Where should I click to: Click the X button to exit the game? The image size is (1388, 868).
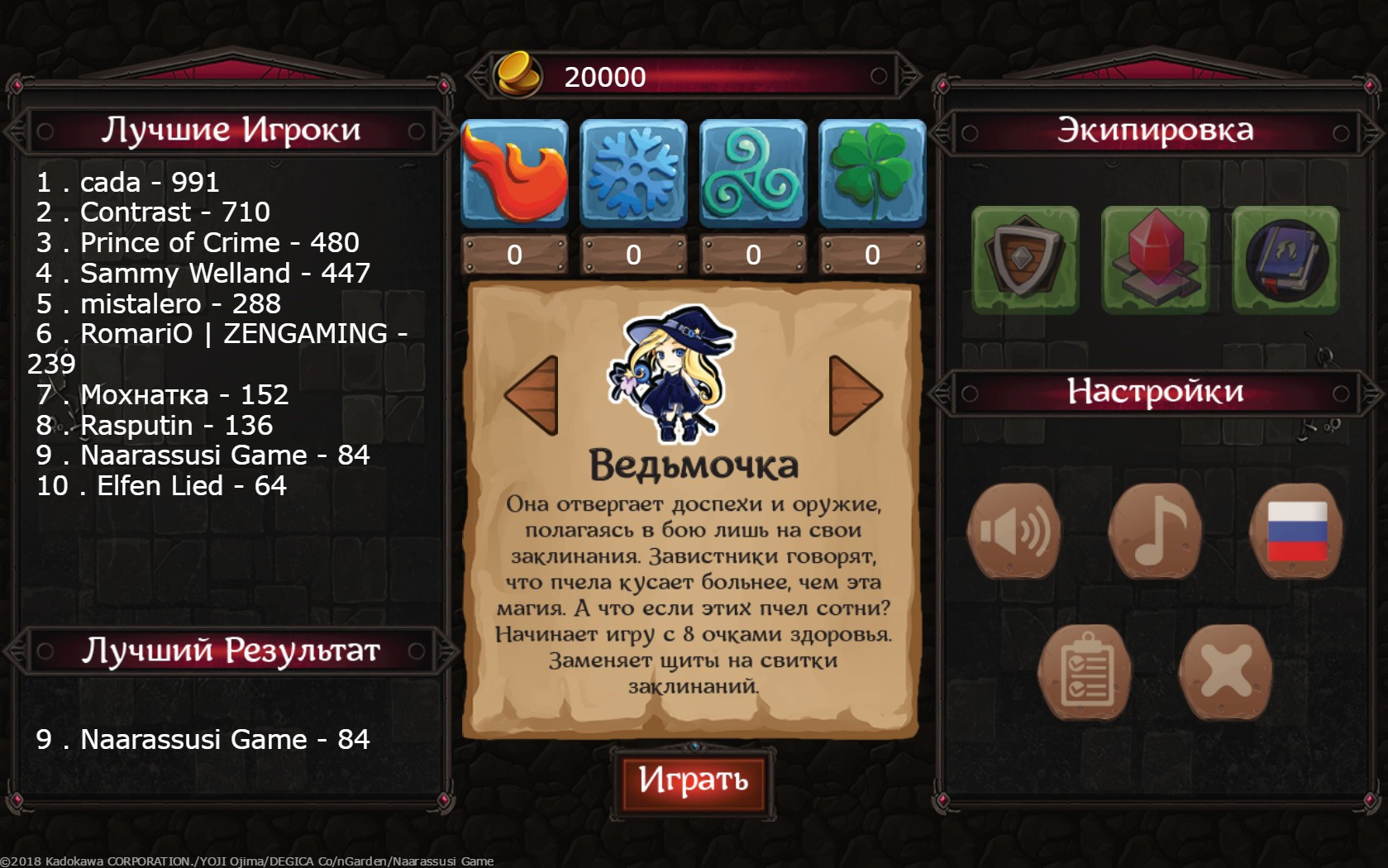click(x=1227, y=670)
